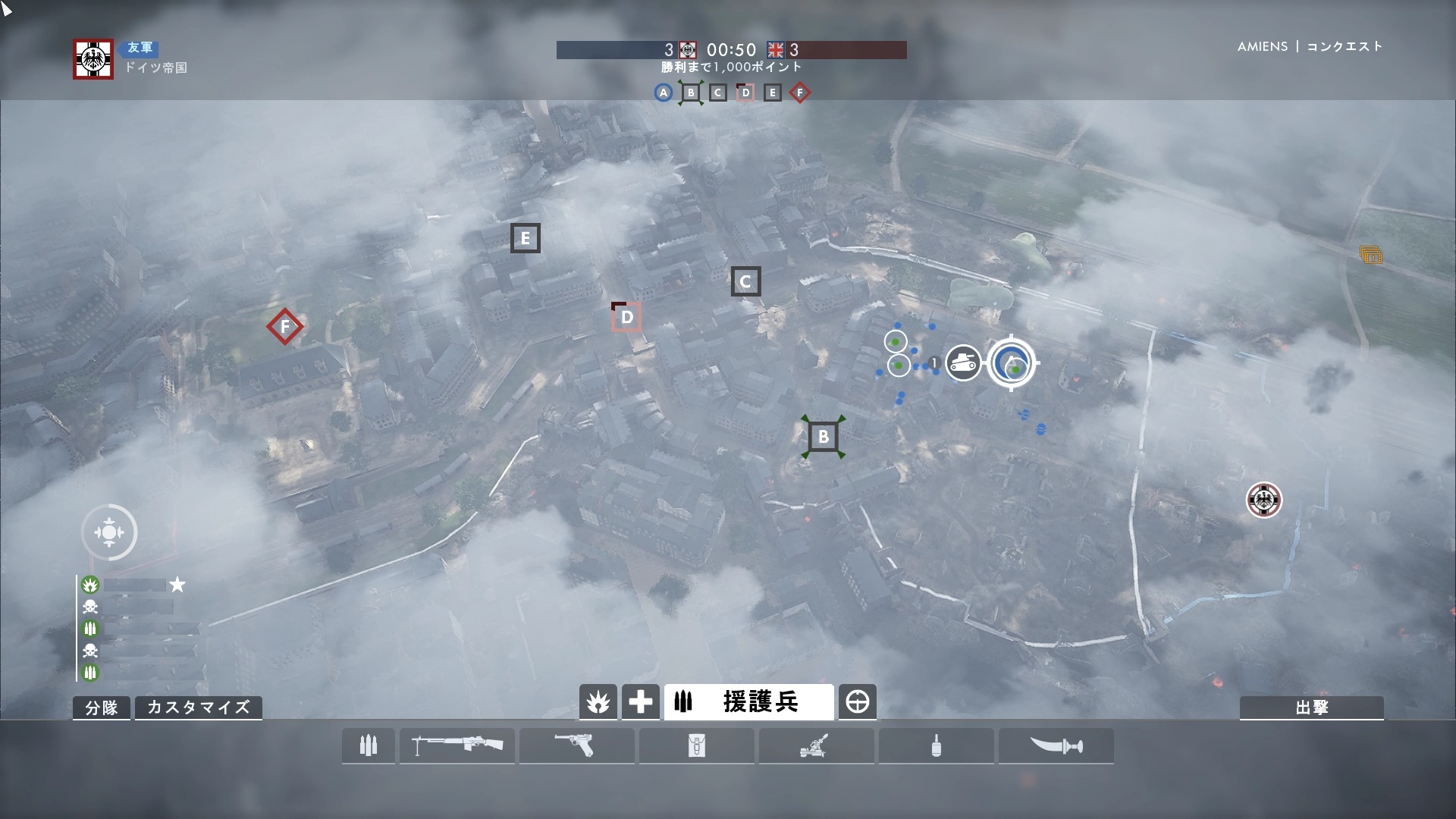1456x819 pixels.
Task: Select the pistol sidearm slot
Action: [x=576, y=746]
